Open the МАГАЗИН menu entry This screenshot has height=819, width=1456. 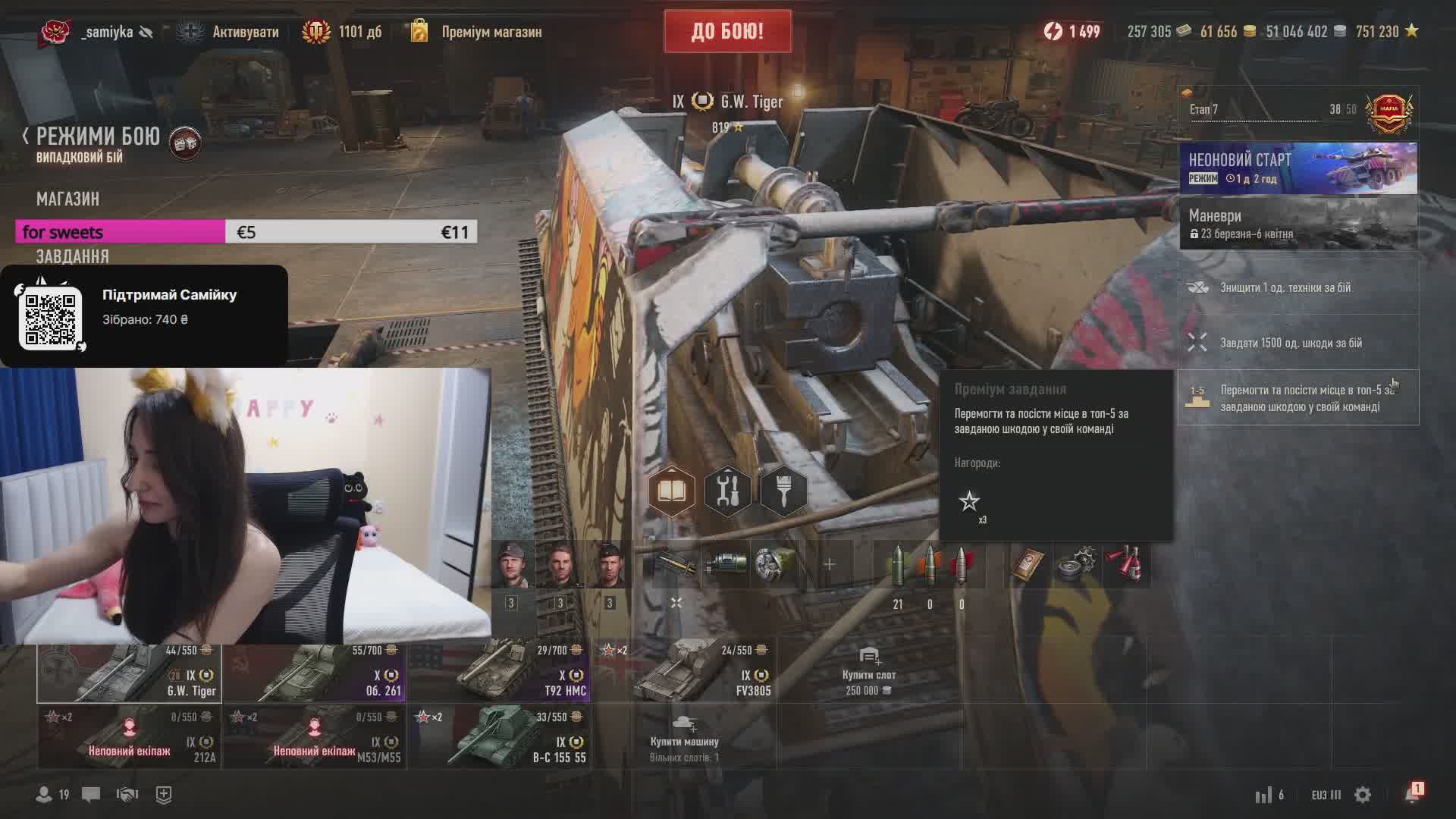tap(67, 199)
